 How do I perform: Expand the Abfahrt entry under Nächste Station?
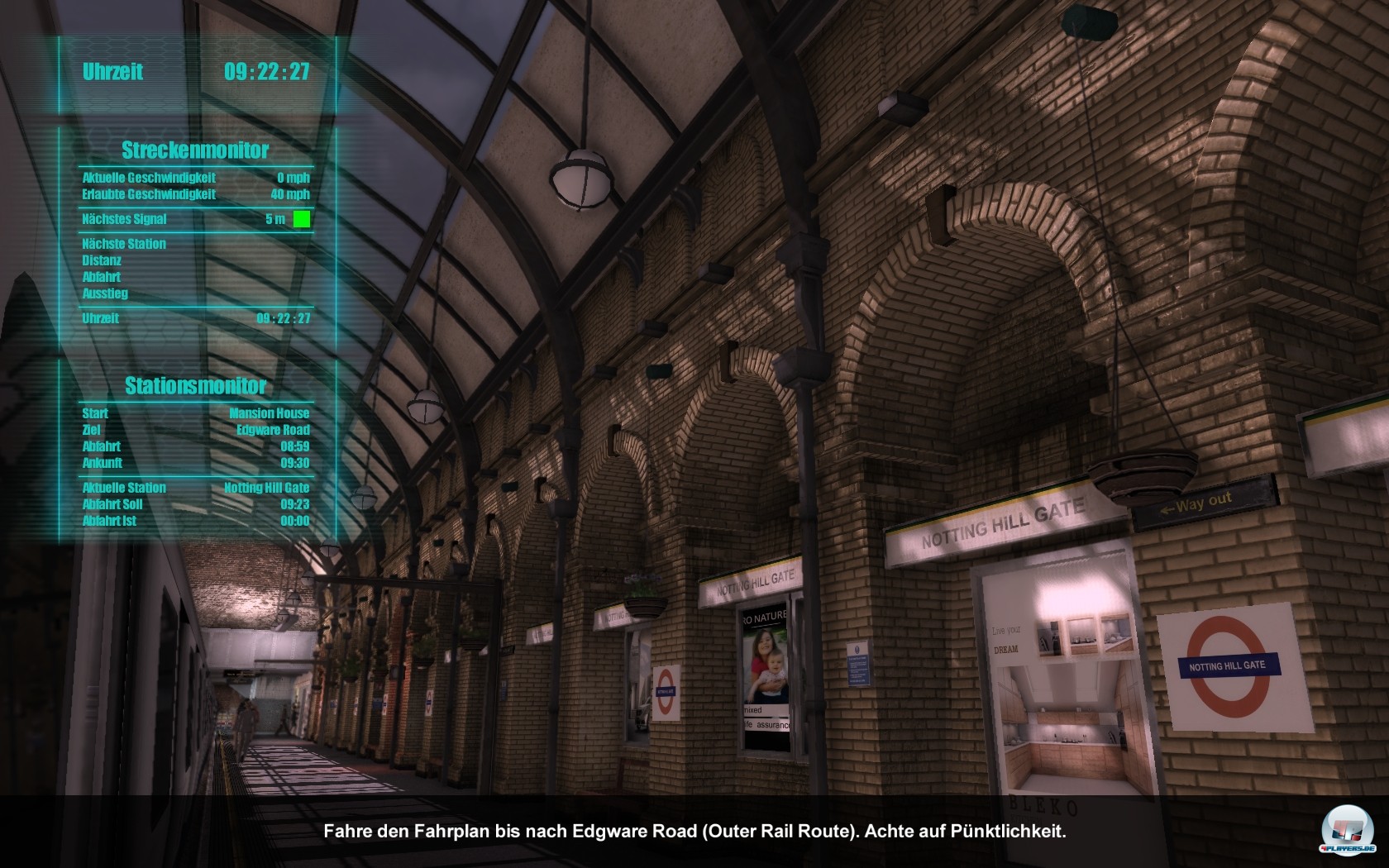[x=100, y=277]
